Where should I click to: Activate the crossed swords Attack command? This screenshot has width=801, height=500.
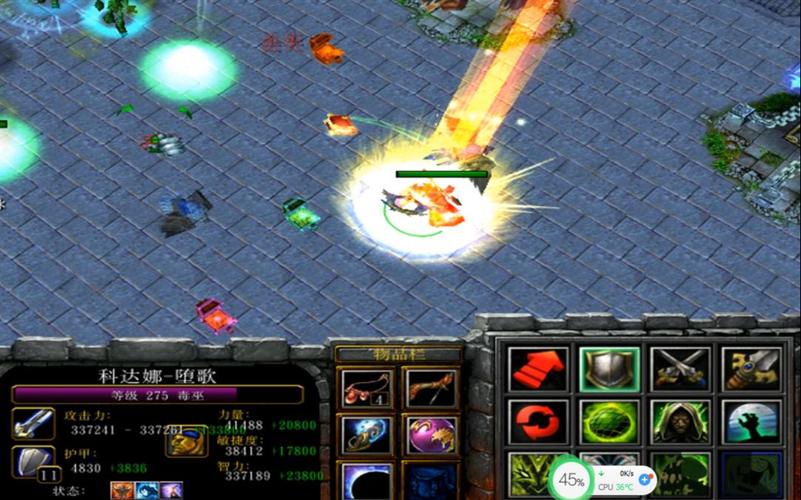[680, 370]
